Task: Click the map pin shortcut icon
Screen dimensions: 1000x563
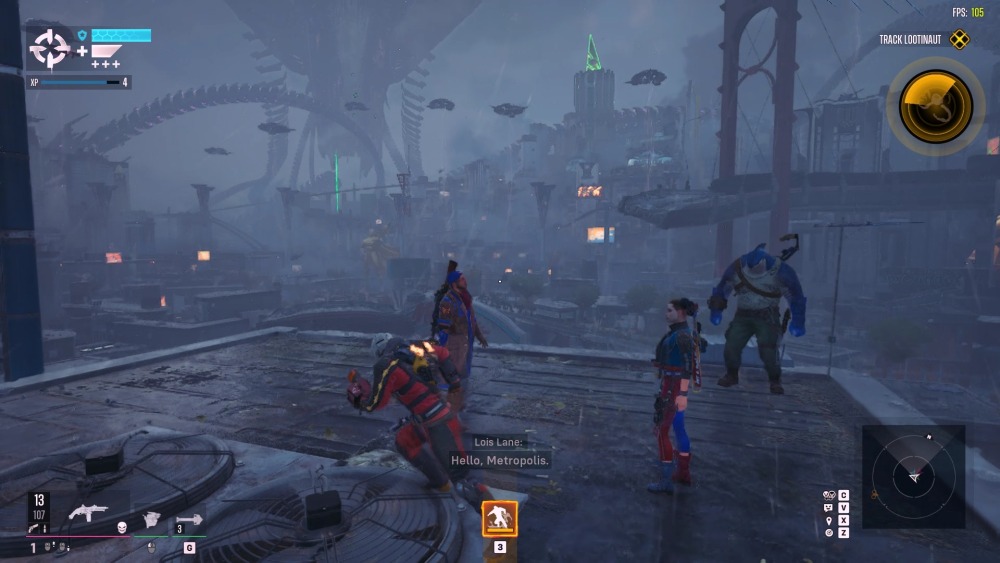Action: [828, 521]
